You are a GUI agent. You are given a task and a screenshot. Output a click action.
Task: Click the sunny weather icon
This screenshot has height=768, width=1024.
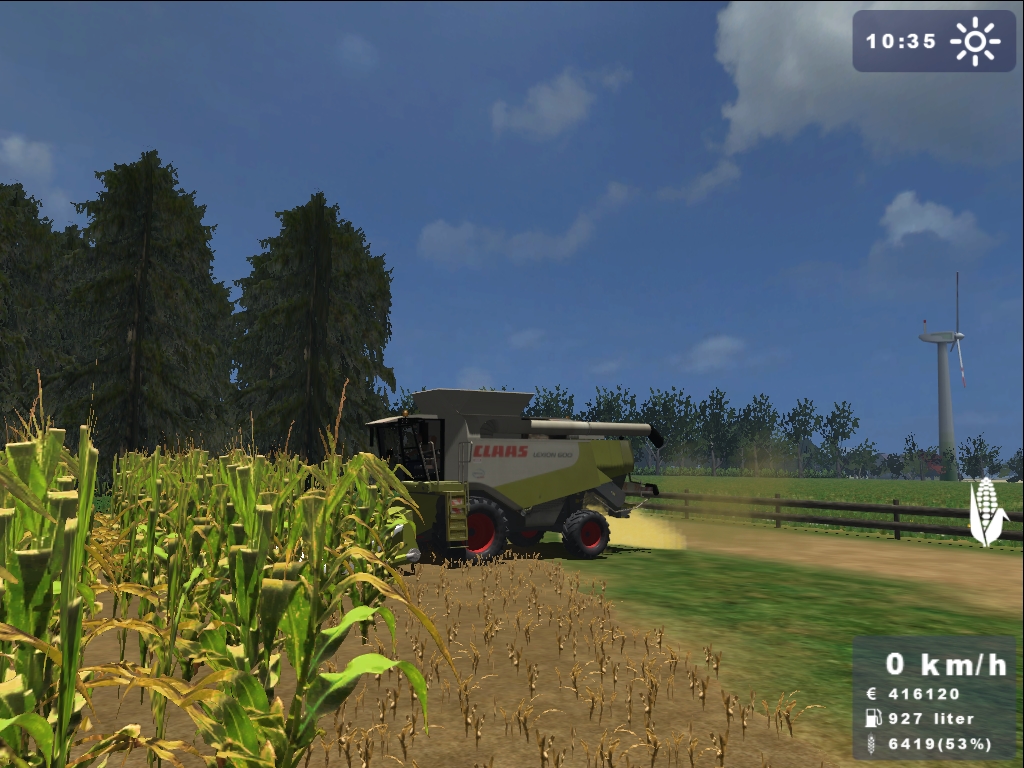pos(975,41)
